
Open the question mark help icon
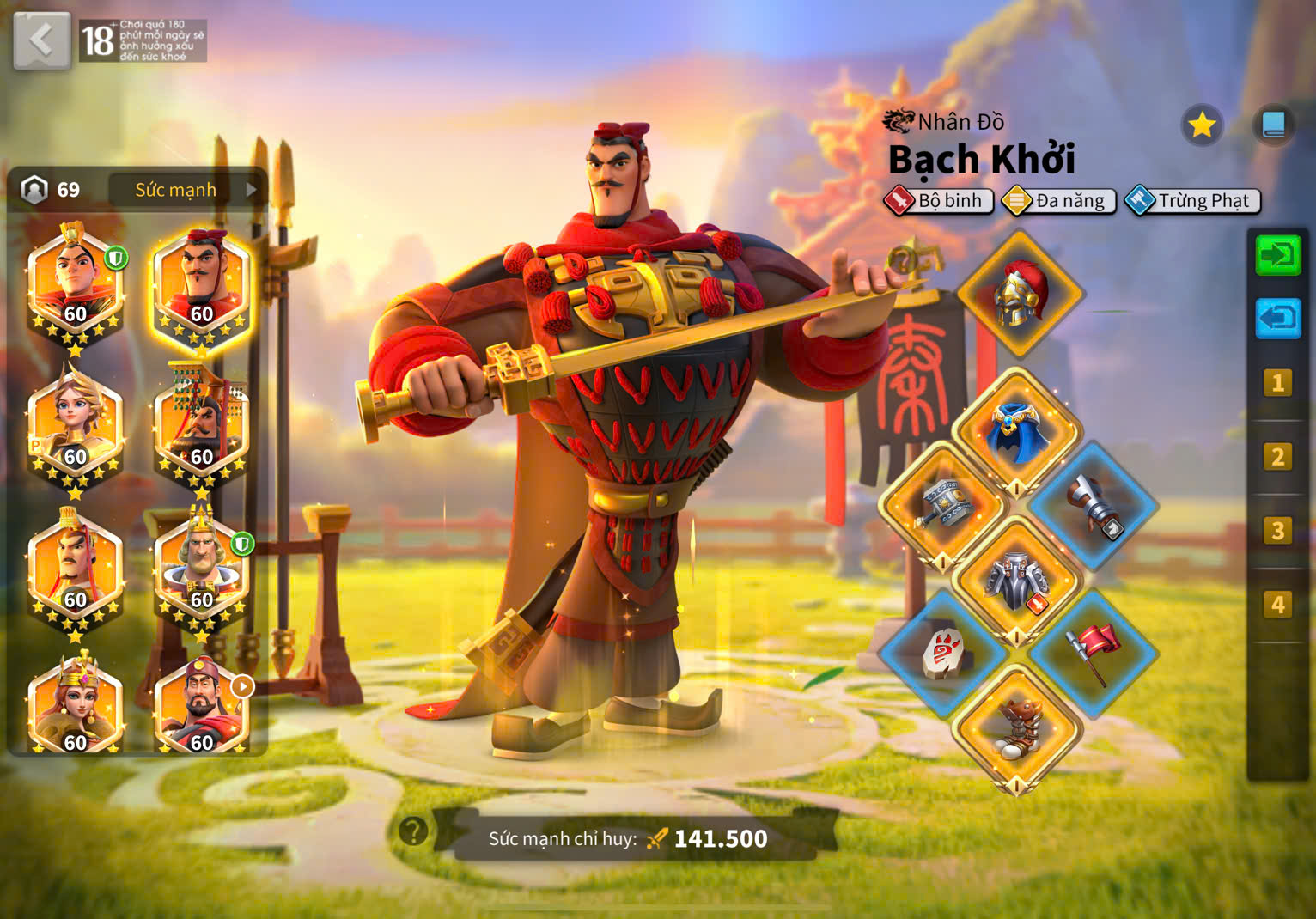tap(413, 831)
